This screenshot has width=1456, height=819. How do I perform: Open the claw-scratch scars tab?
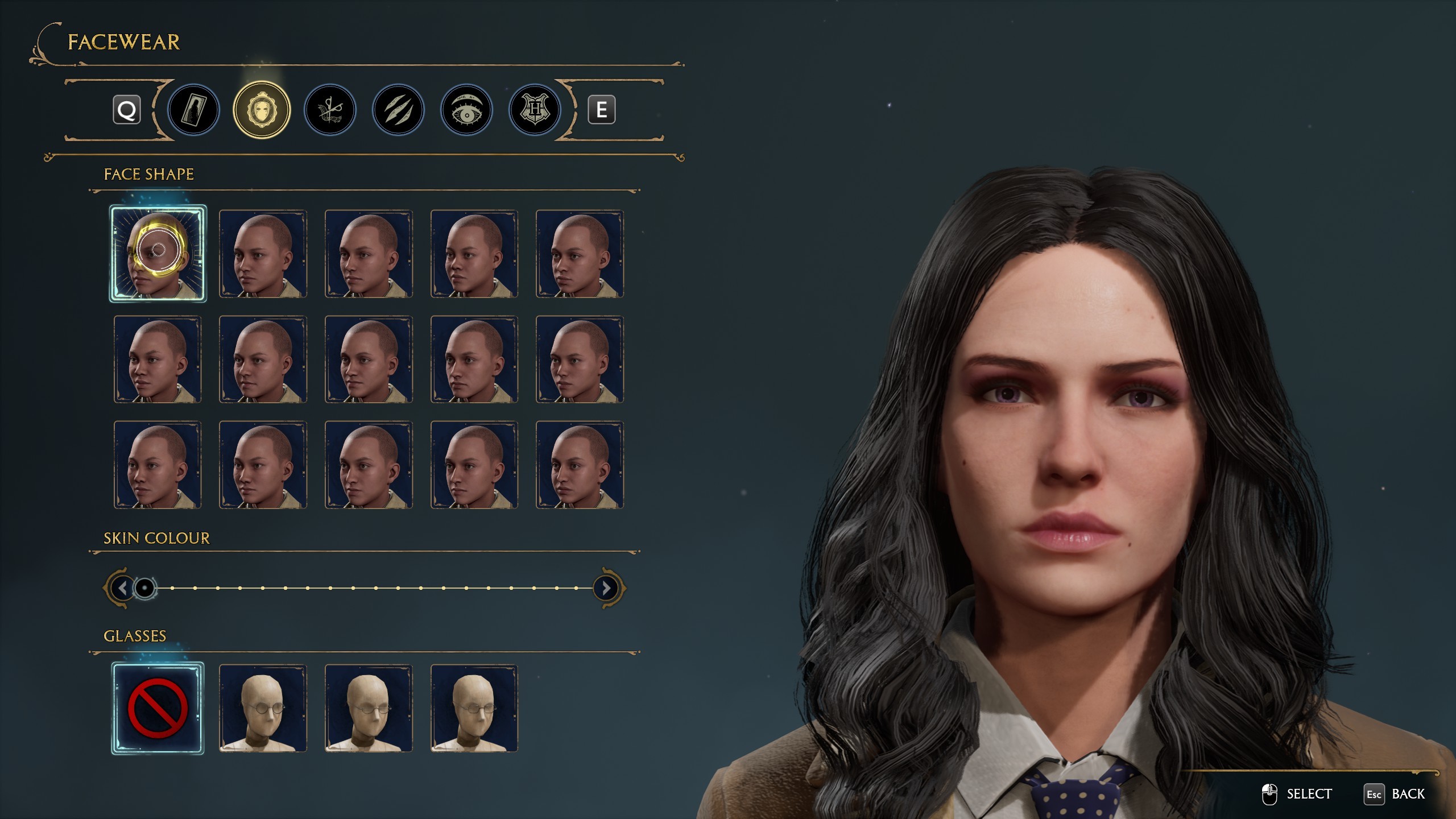[x=398, y=110]
